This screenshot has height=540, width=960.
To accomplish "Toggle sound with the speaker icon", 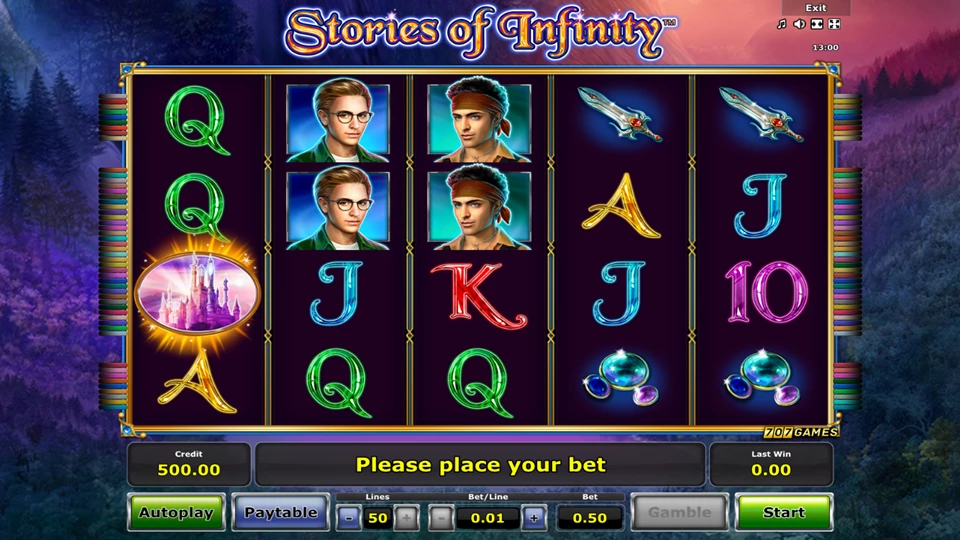I will [x=799, y=24].
